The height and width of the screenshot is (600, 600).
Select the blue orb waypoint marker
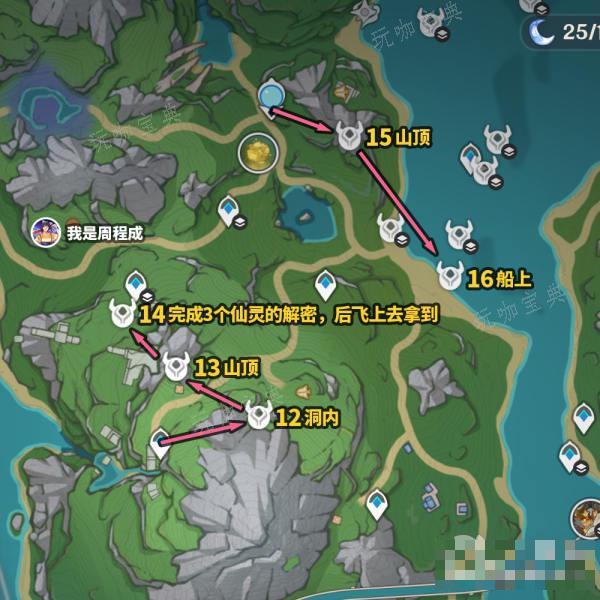(270, 96)
